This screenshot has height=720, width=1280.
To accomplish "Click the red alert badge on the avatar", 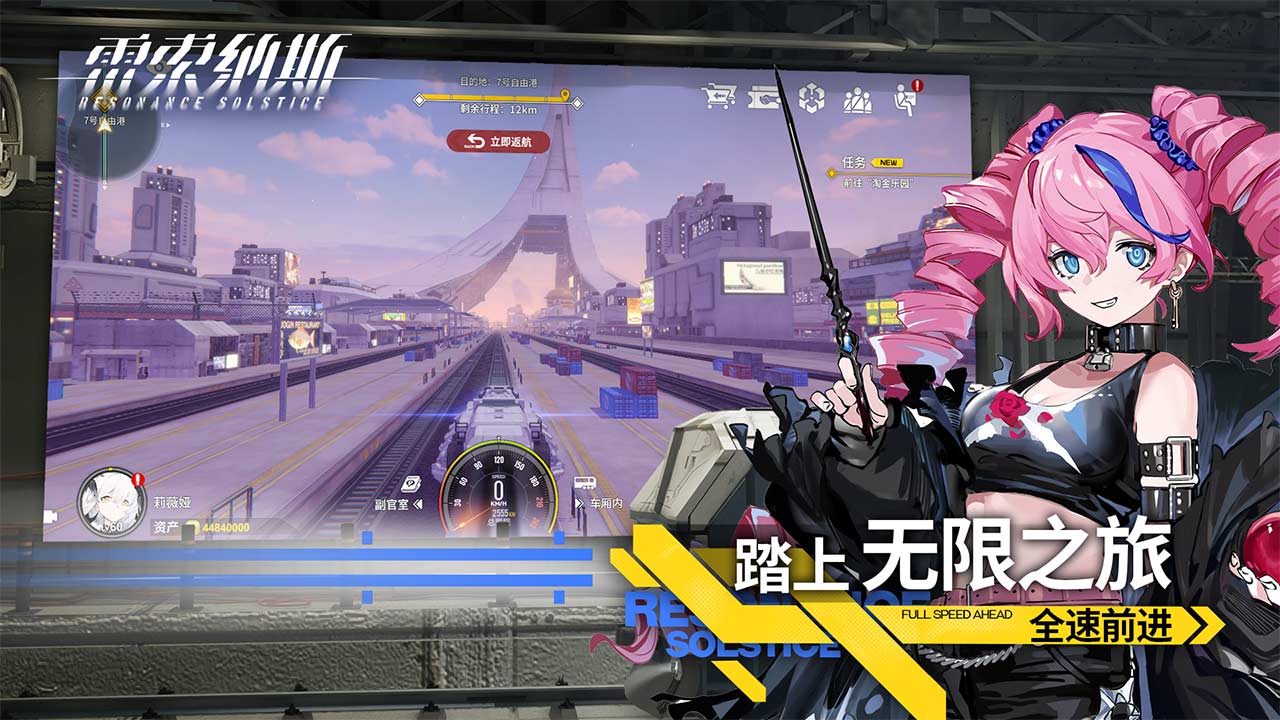I will [x=137, y=480].
